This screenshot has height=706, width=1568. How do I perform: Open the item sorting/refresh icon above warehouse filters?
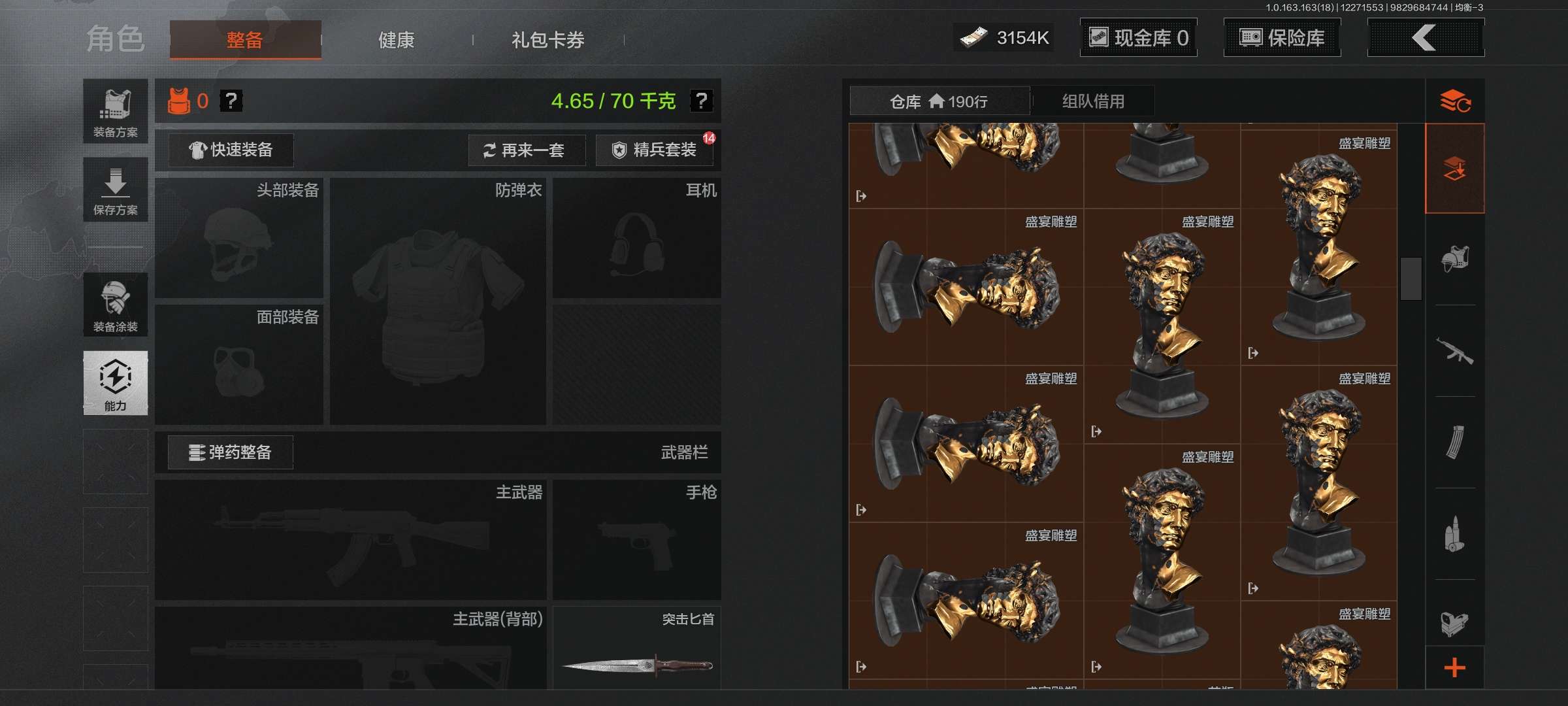pyautogui.click(x=1456, y=101)
